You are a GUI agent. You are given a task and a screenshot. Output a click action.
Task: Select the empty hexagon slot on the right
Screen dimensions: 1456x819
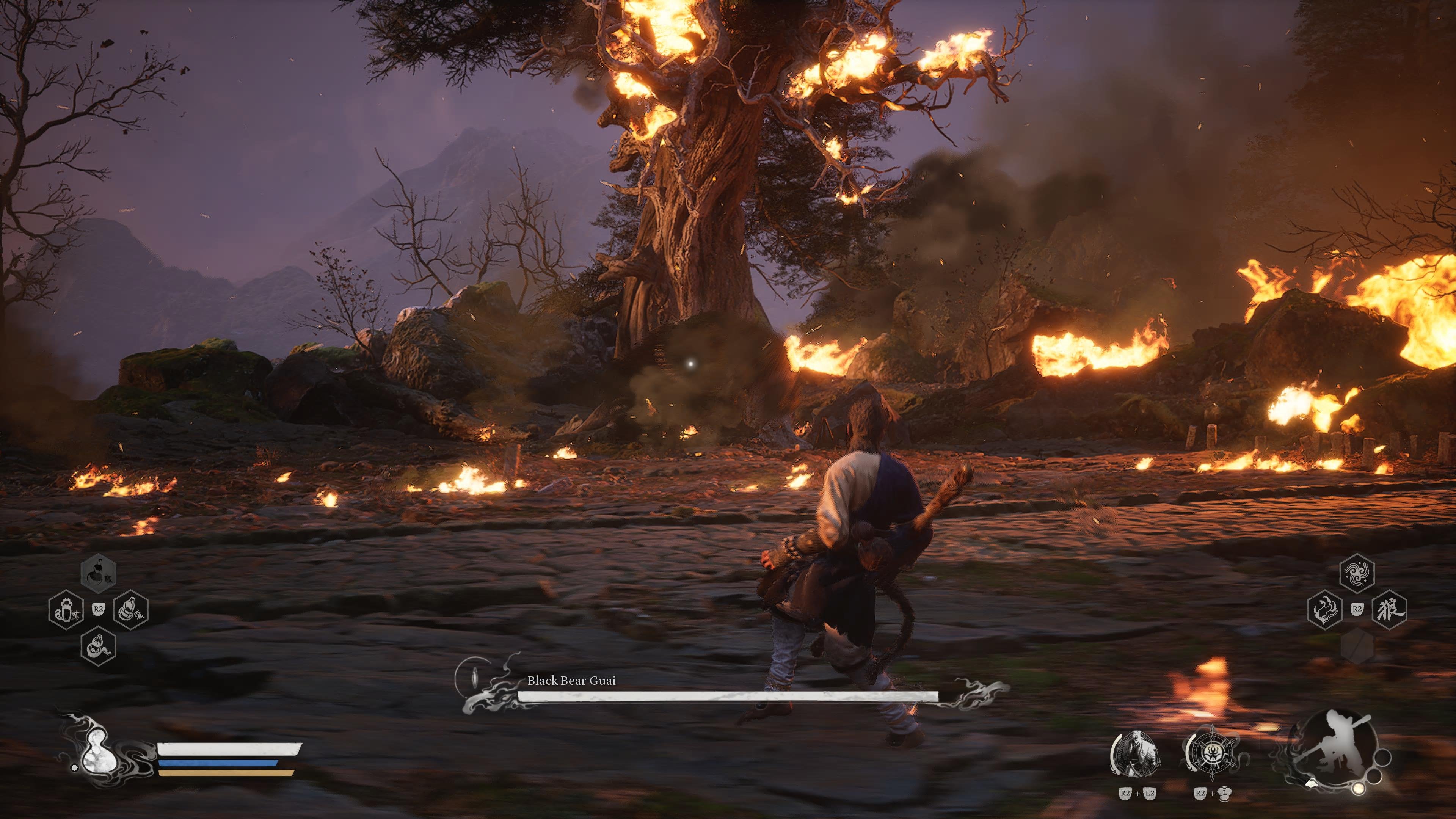[1358, 646]
